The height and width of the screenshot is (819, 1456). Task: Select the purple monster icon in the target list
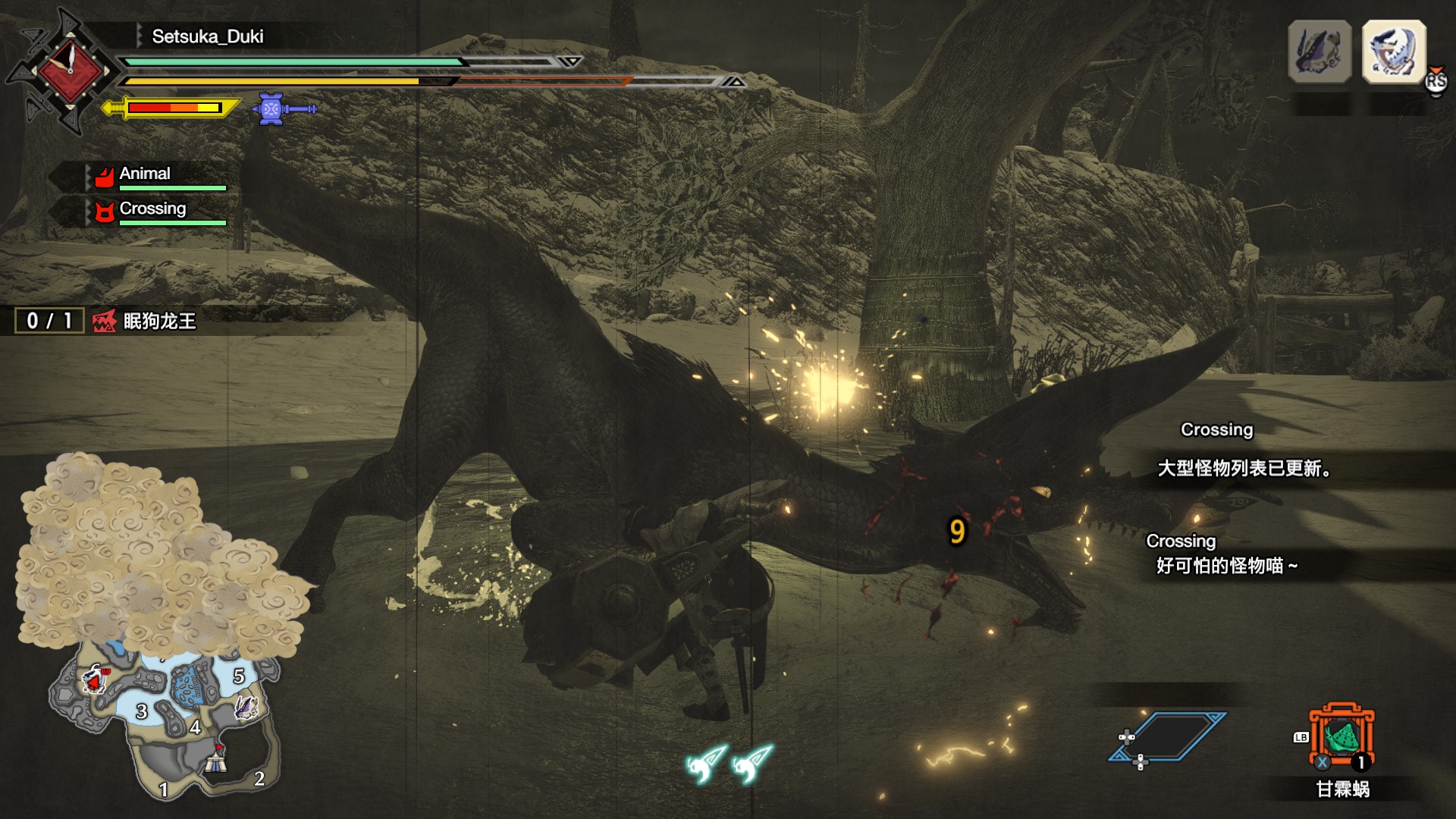(x=1319, y=52)
